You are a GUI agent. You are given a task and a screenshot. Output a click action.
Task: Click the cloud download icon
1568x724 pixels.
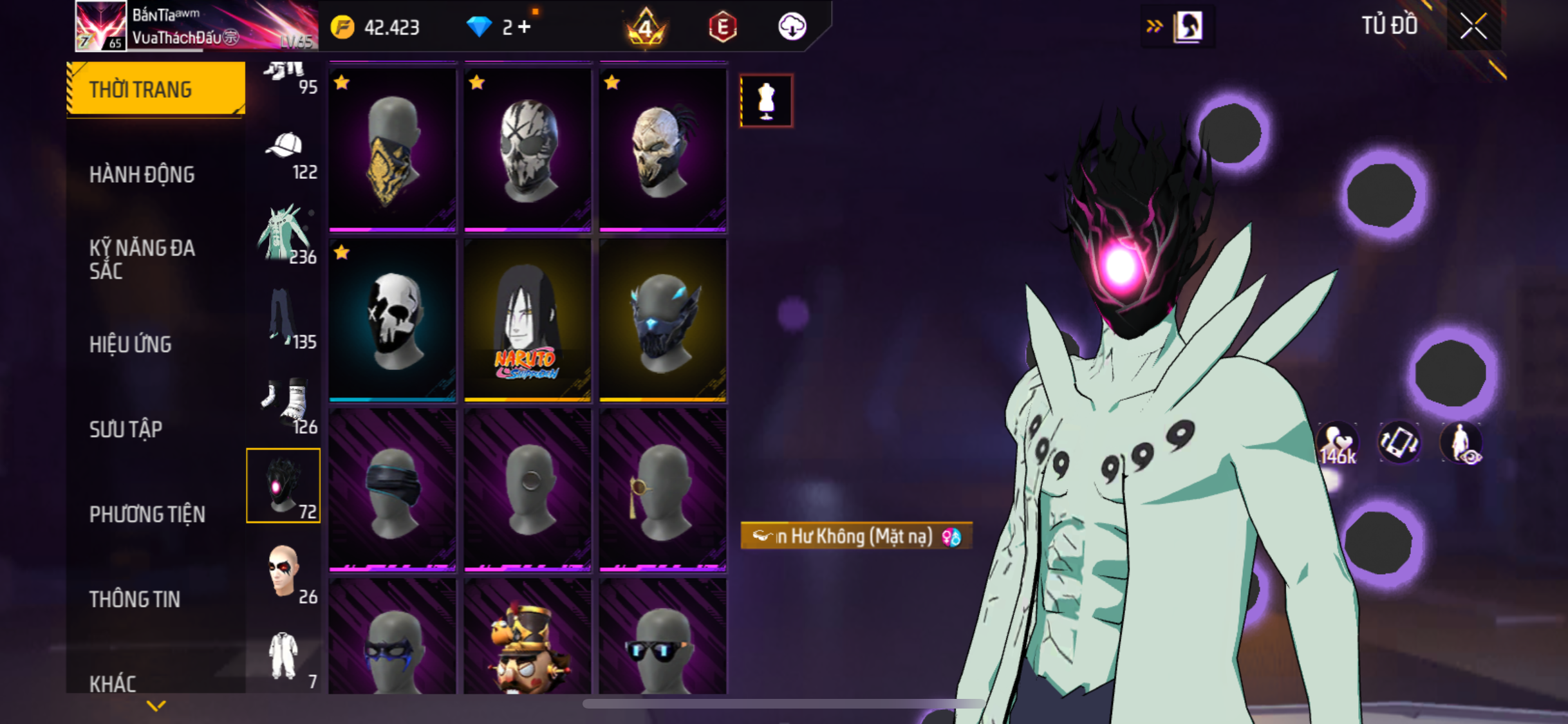(x=792, y=27)
